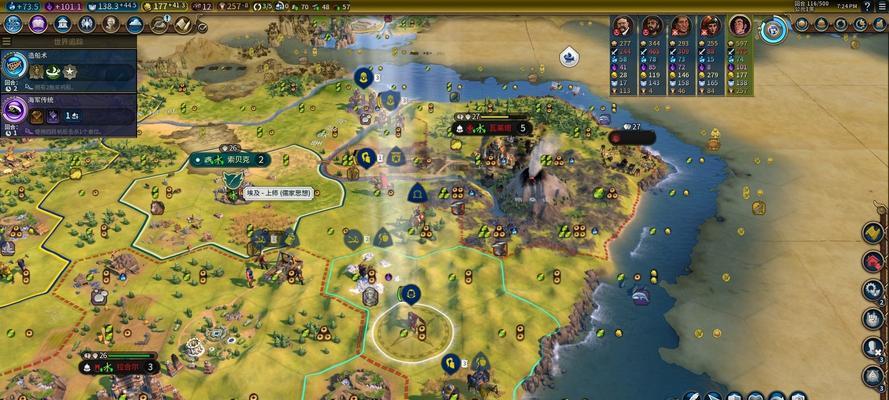Click the glowing blue ring turn notification

(773, 29)
